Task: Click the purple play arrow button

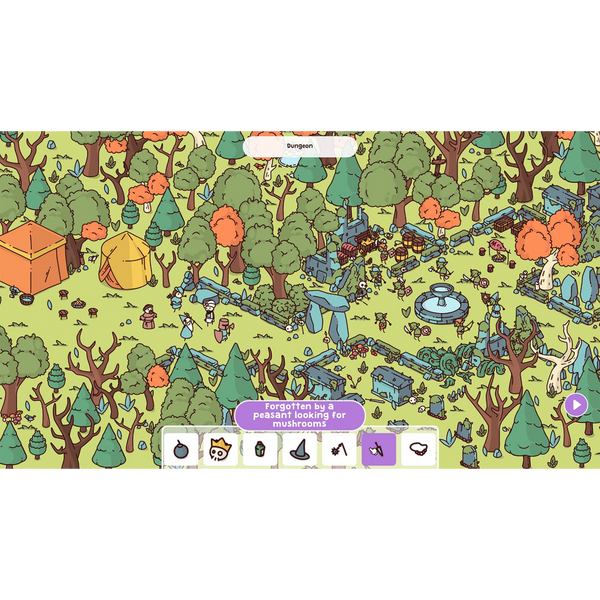Action: (x=576, y=404)
